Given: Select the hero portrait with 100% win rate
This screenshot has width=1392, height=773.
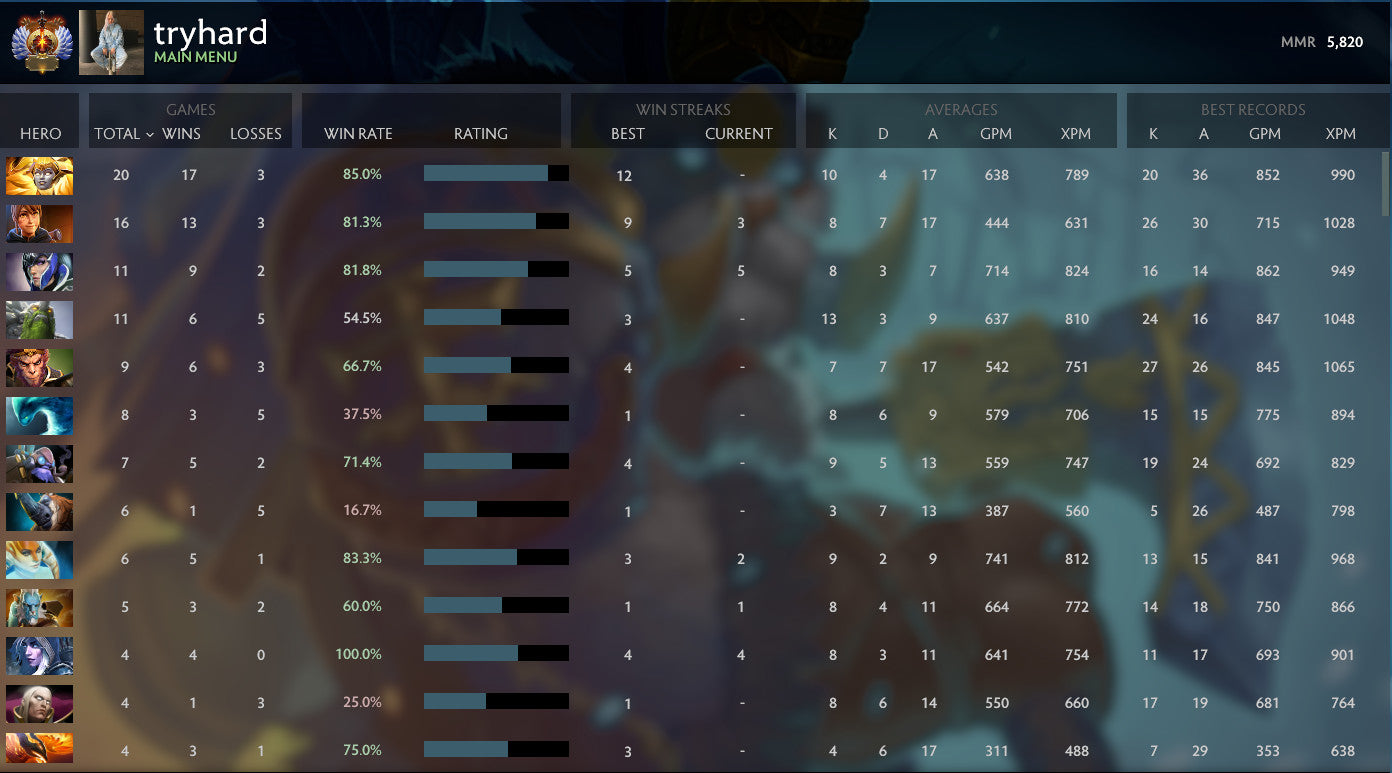Looking at the screenshot, I should pyautogui.click(x=40, y=655).
